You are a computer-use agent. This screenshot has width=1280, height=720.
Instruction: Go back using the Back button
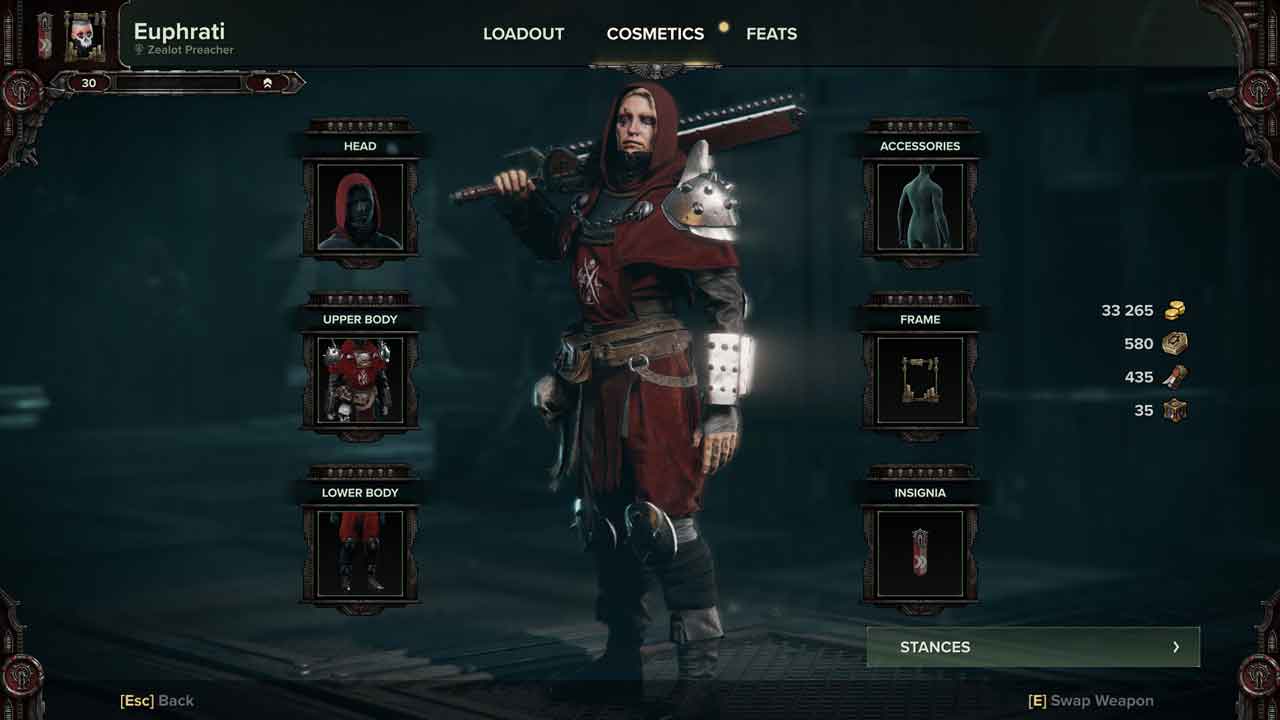157,701
